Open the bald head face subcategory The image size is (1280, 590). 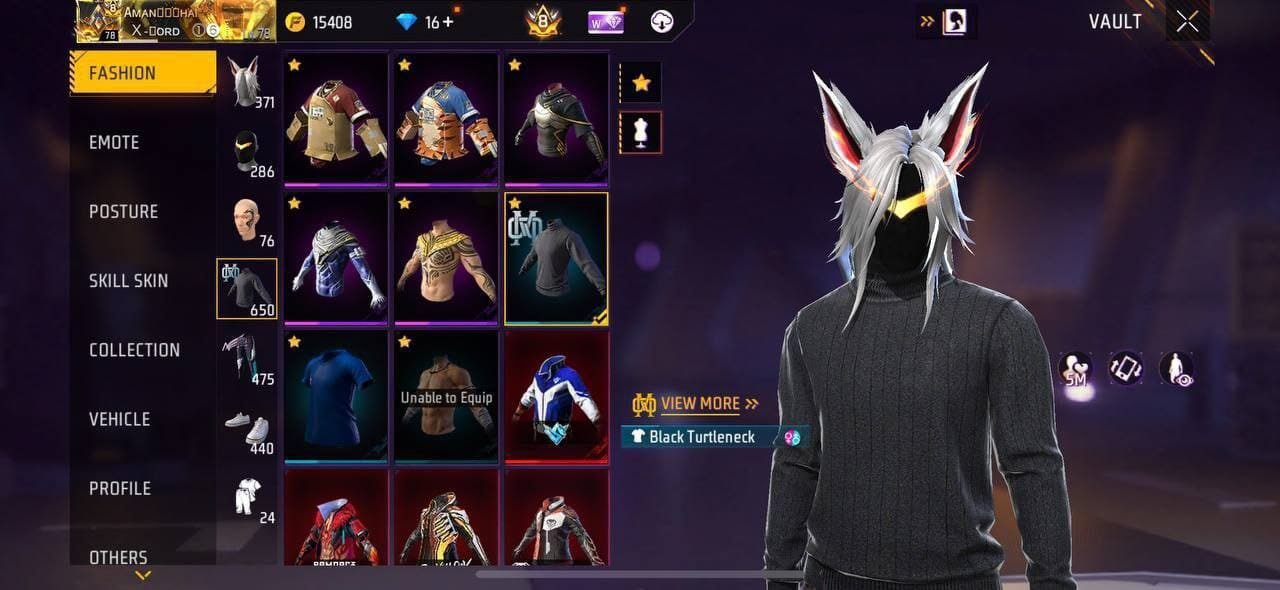246,220
